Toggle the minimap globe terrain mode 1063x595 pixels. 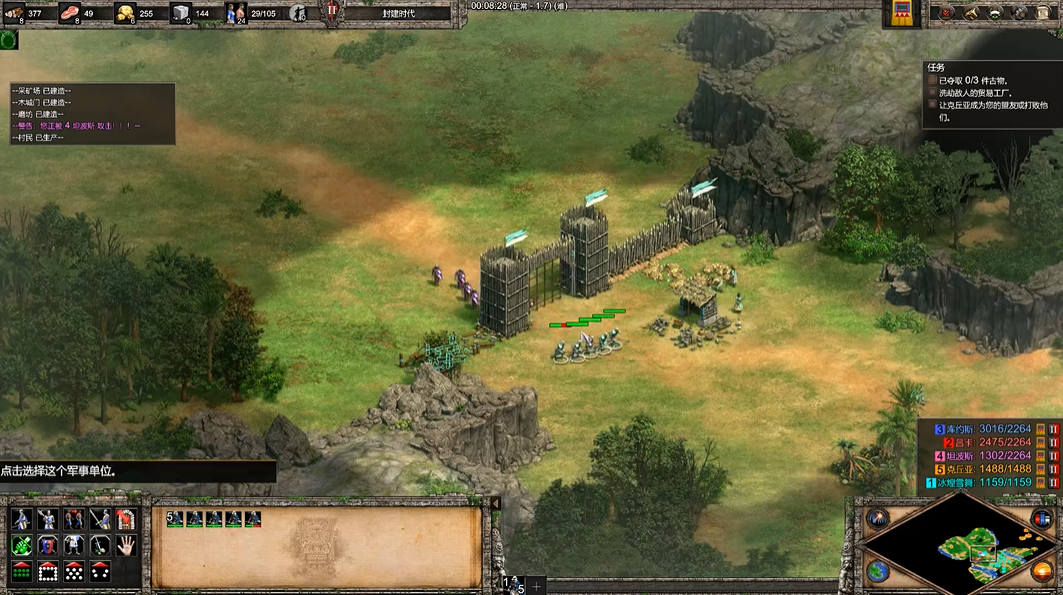click(878, 571)
